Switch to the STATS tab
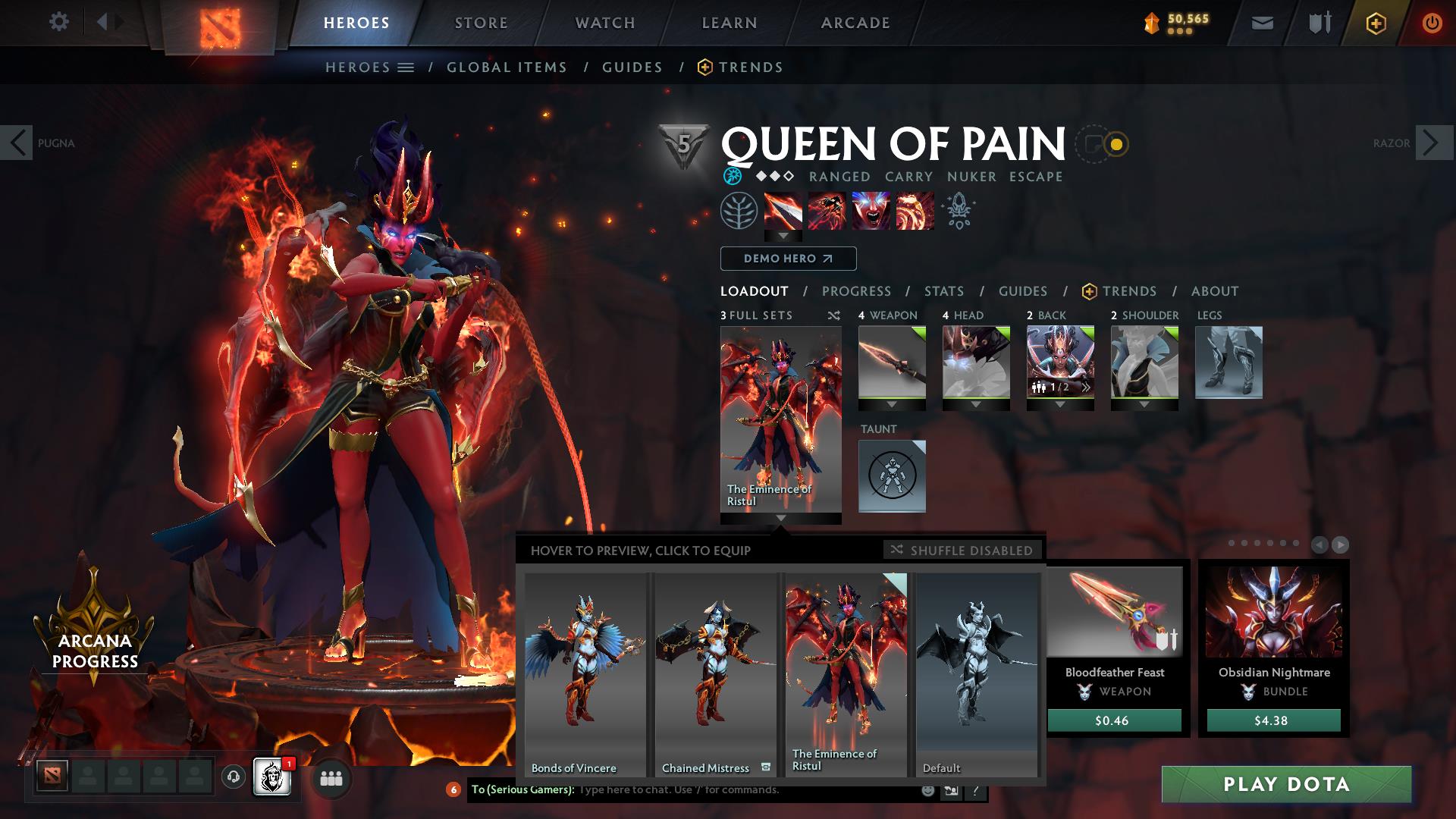 click(x=943, y=291)
